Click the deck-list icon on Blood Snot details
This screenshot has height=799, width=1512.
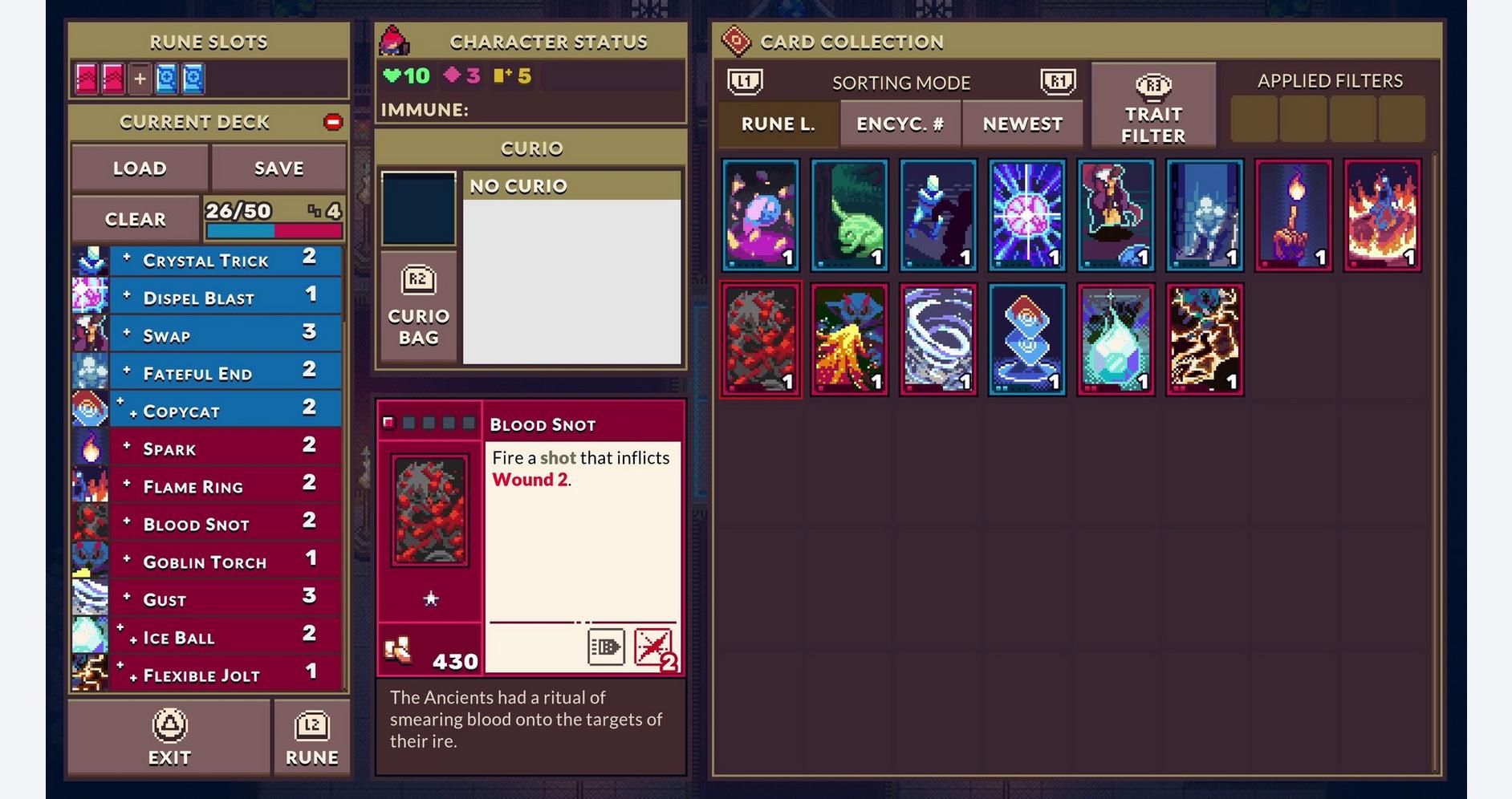point(608,648)
